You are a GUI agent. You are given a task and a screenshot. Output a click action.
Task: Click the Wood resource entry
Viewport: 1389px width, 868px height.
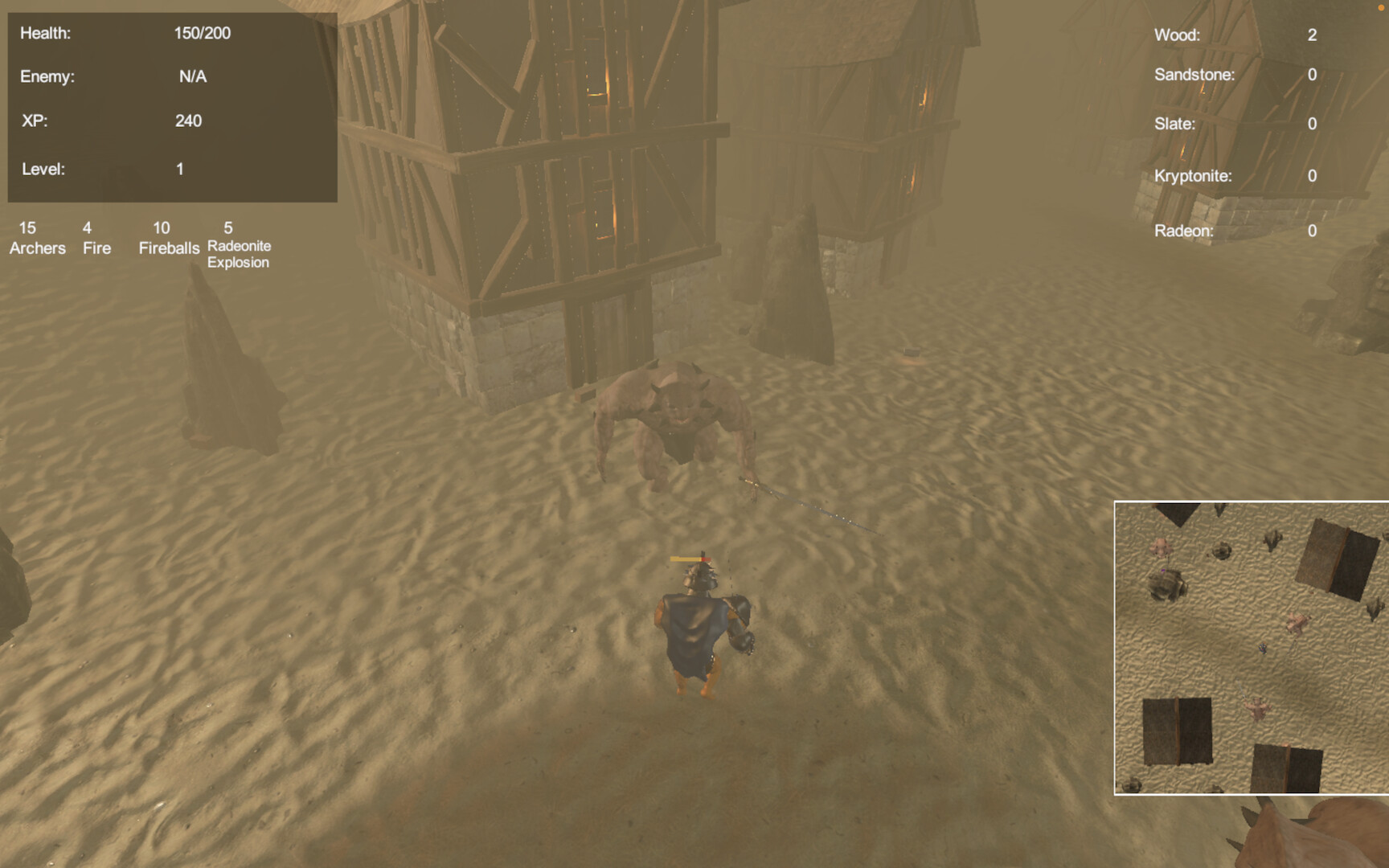[x=1234, y=35]
